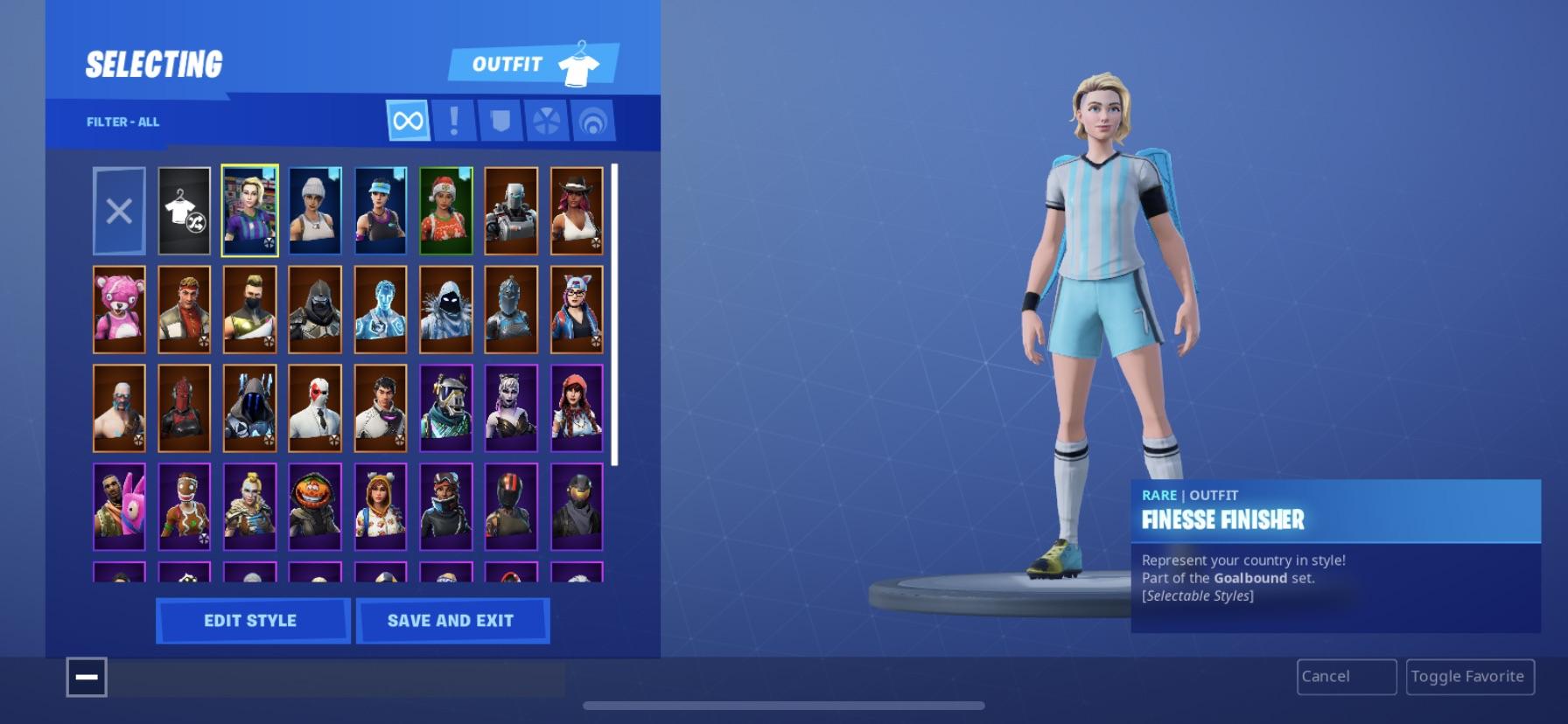1568x724 pixels.
Task: Select the Cuddle Team Leader thumbnail
Action: [120, 309]
